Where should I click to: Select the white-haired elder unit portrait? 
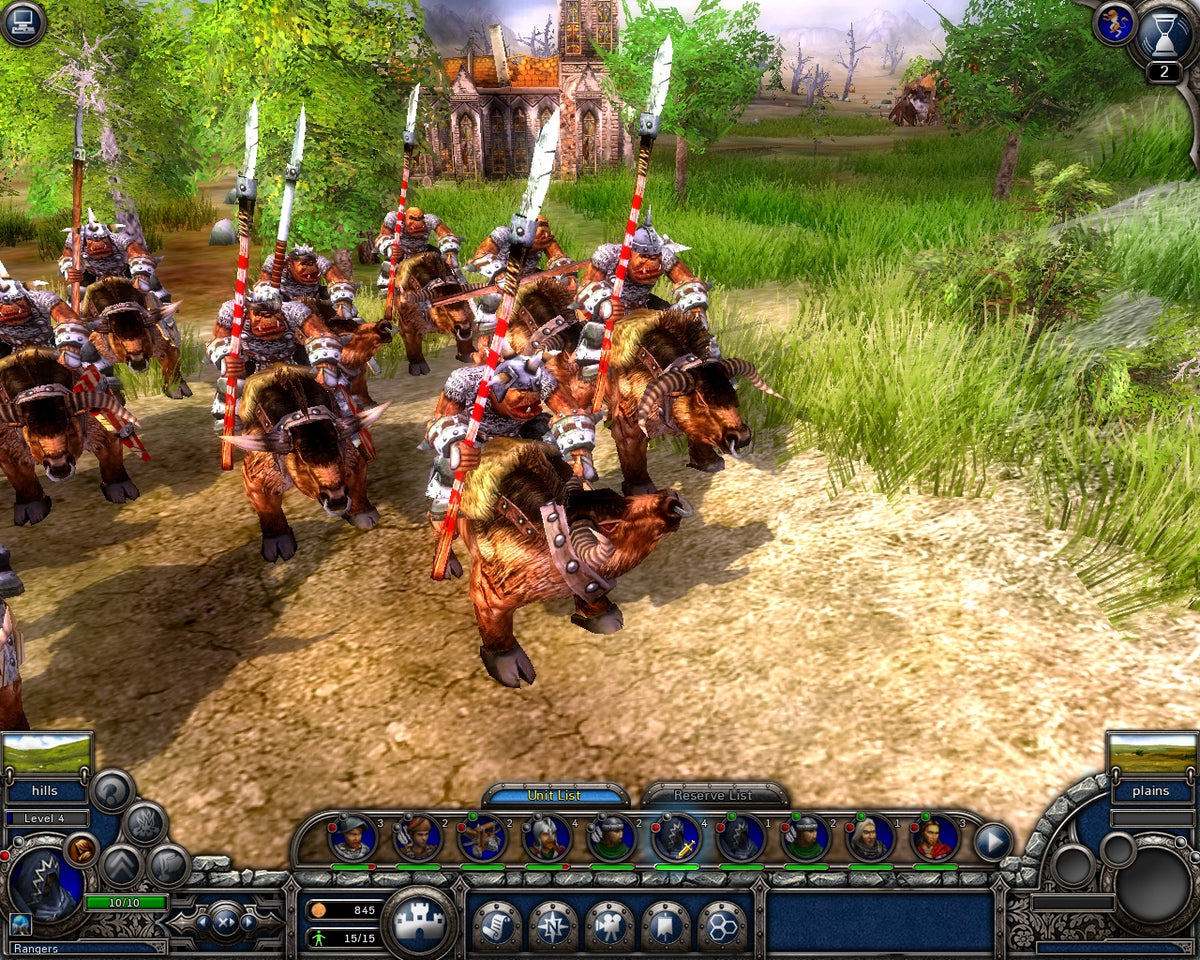[870, 838]
